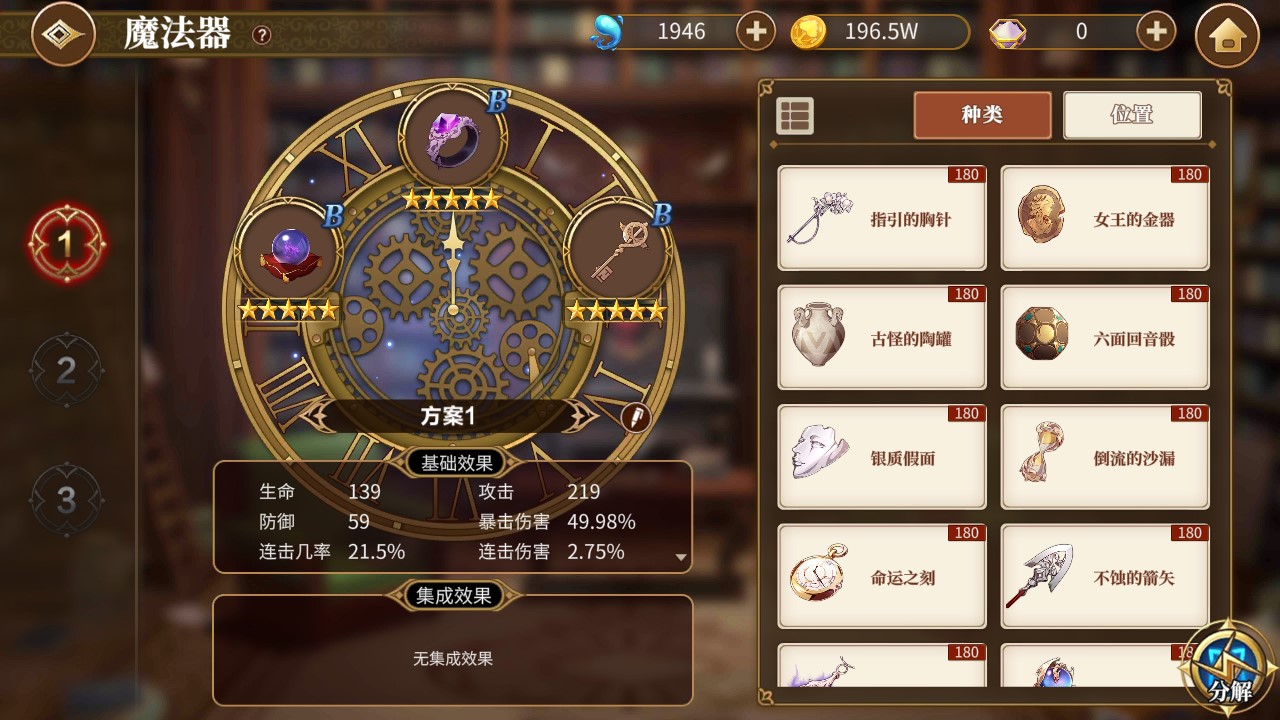Choose the 六面回音骰 item
The height and width of the screenshot is (720, 1280).
pyautogui.click(x=1105, y=338)
